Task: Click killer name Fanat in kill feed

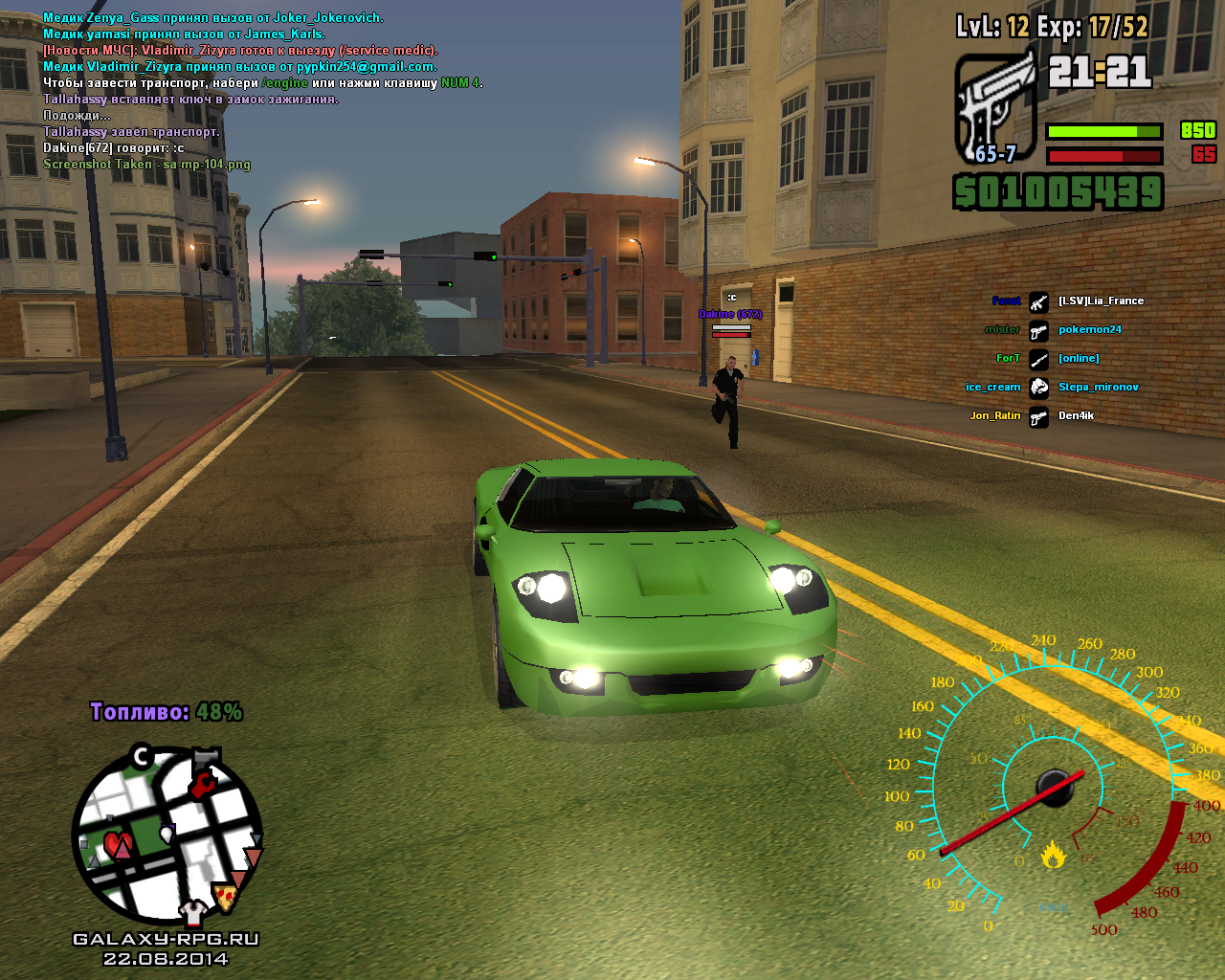Action: point(1006,301)
